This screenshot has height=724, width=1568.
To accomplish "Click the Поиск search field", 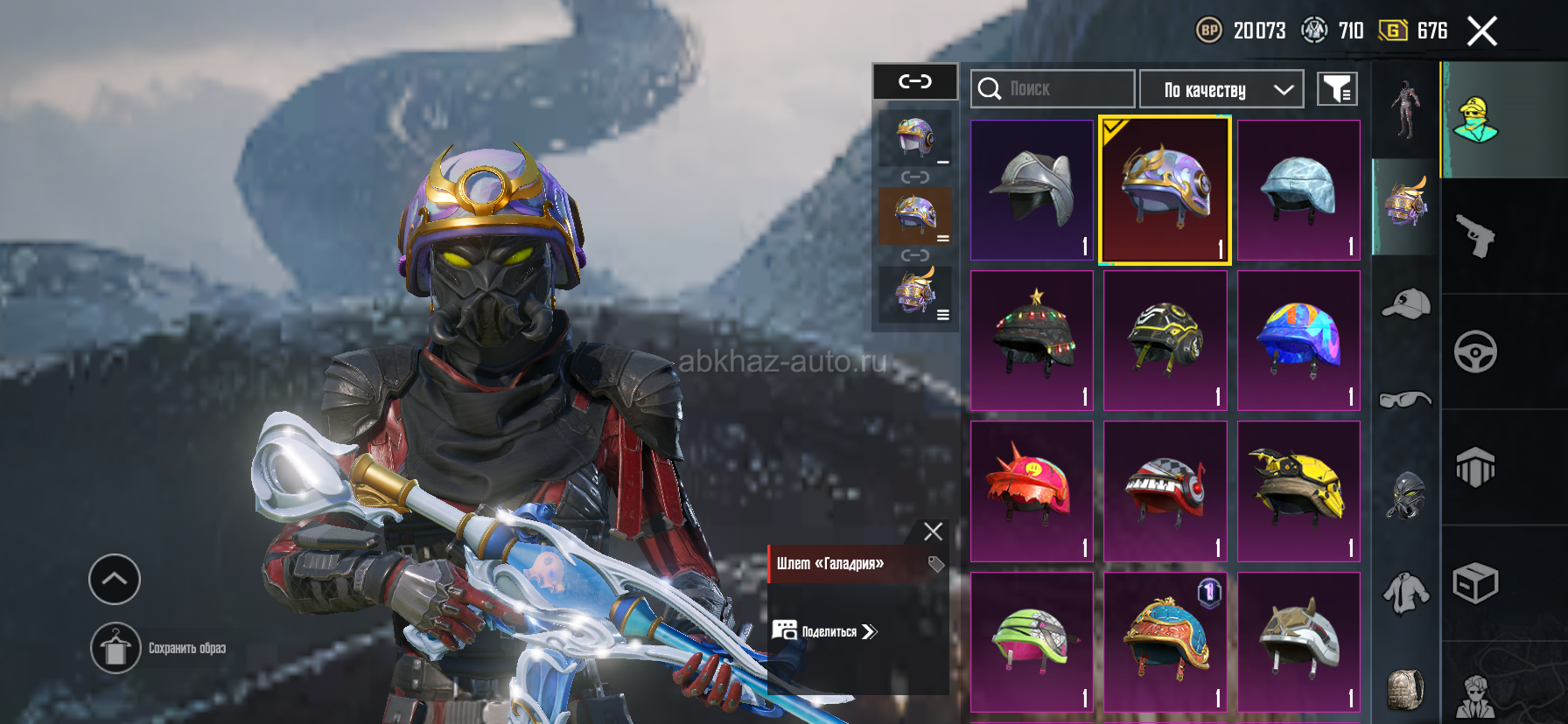I will pyautogui.click(x=1053, y=88).
